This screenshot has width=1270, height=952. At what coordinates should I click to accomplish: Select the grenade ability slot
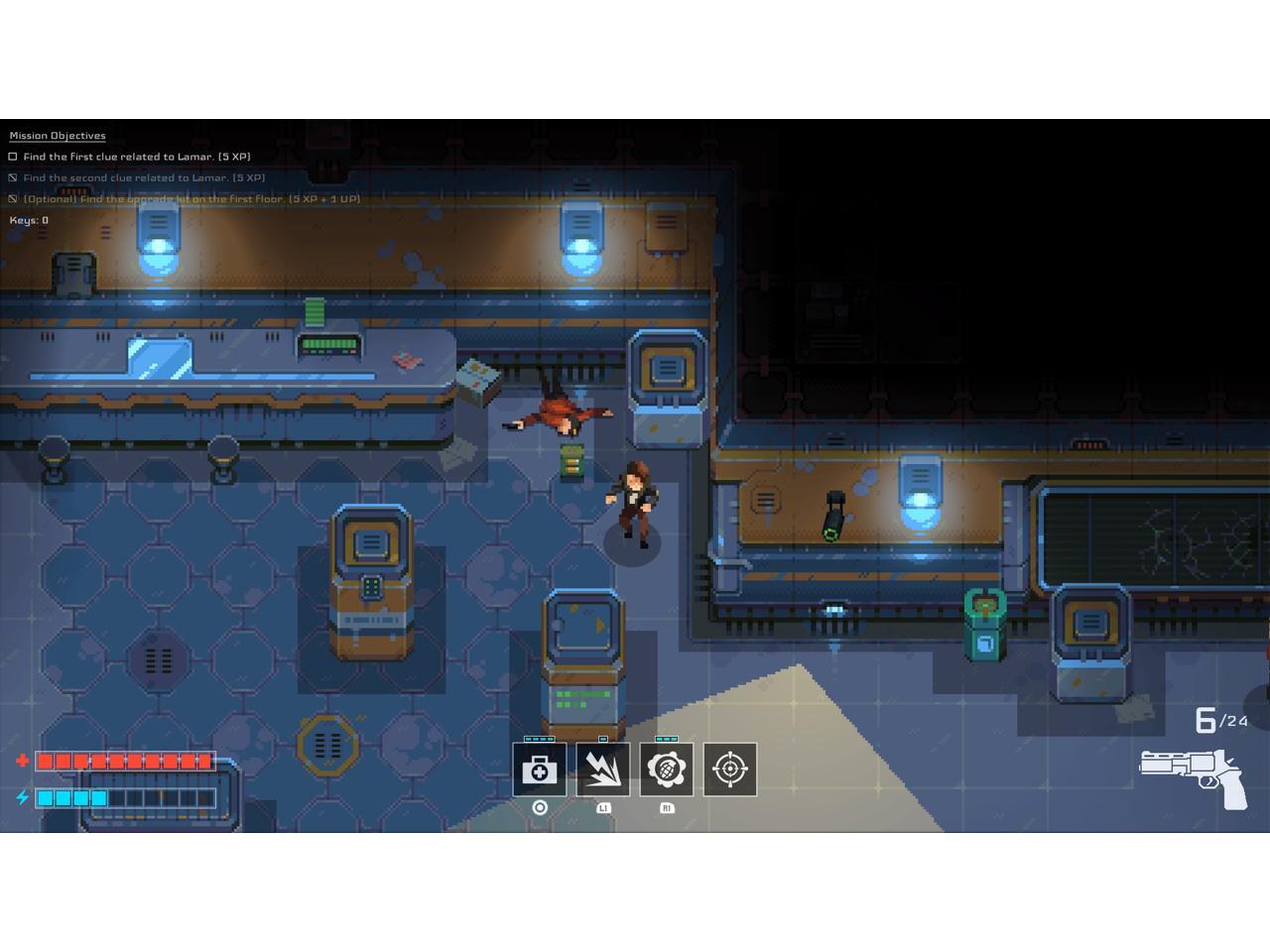(667, 770)
